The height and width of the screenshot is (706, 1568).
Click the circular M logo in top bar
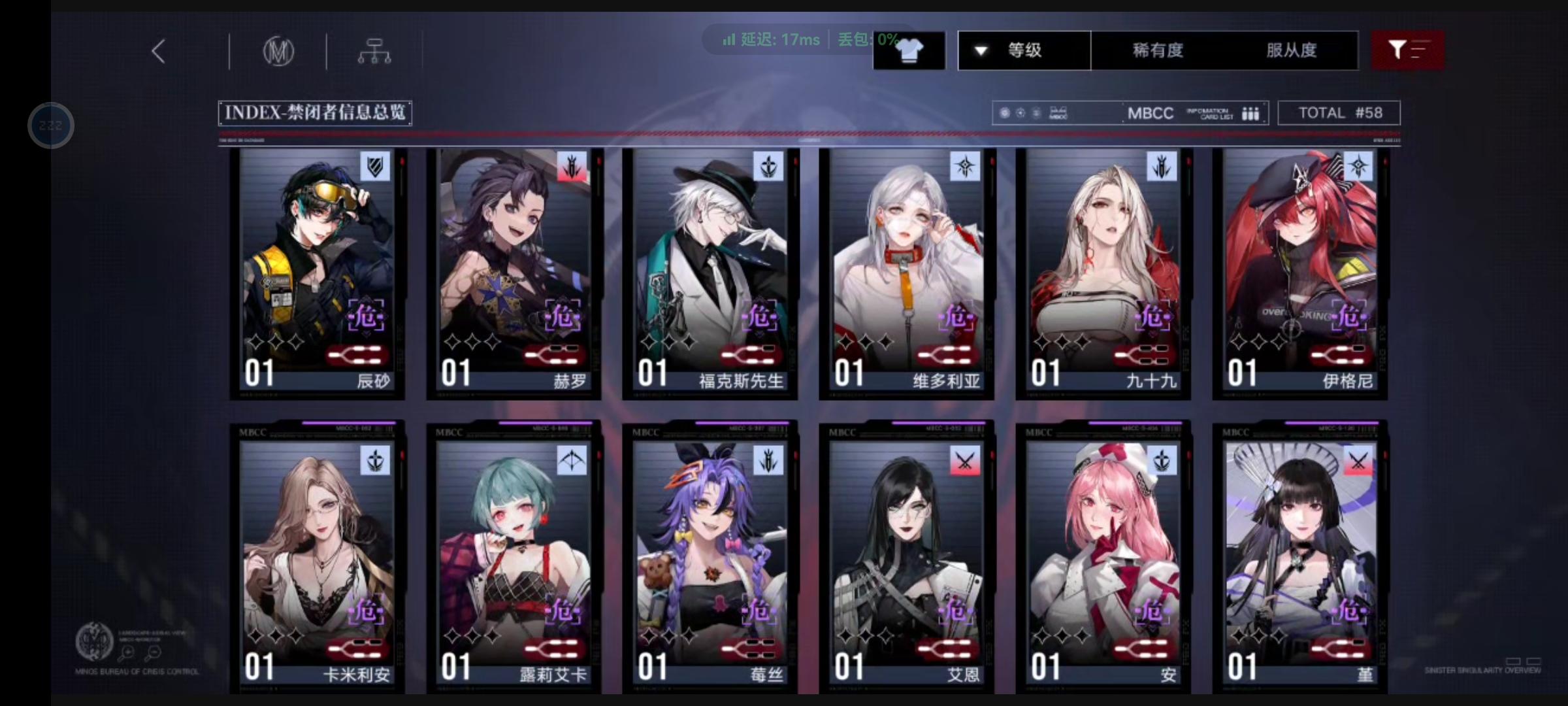[x=280, y=51]
